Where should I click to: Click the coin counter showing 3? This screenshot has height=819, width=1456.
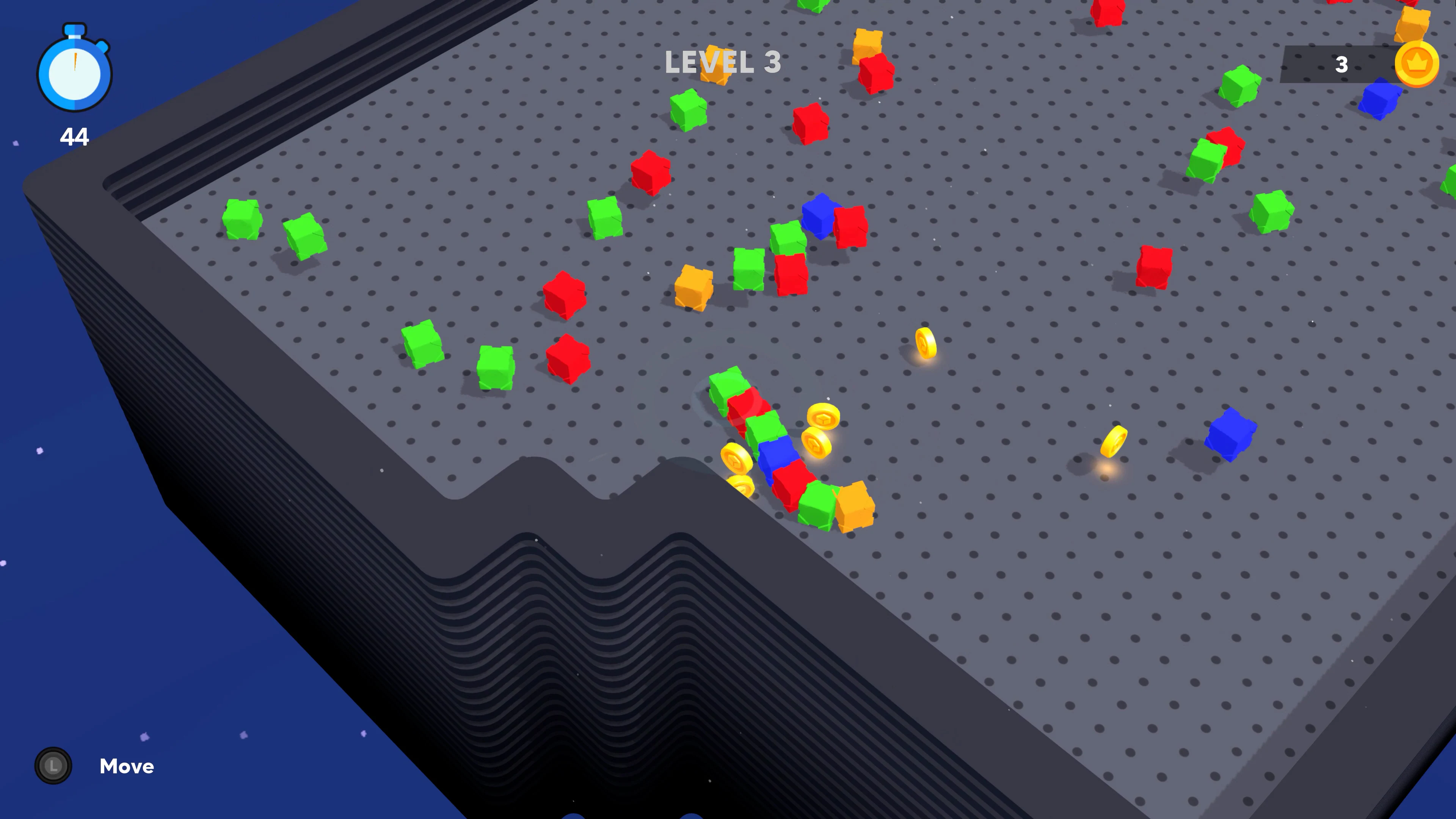pyautogui.click(x=1342, y=65)
